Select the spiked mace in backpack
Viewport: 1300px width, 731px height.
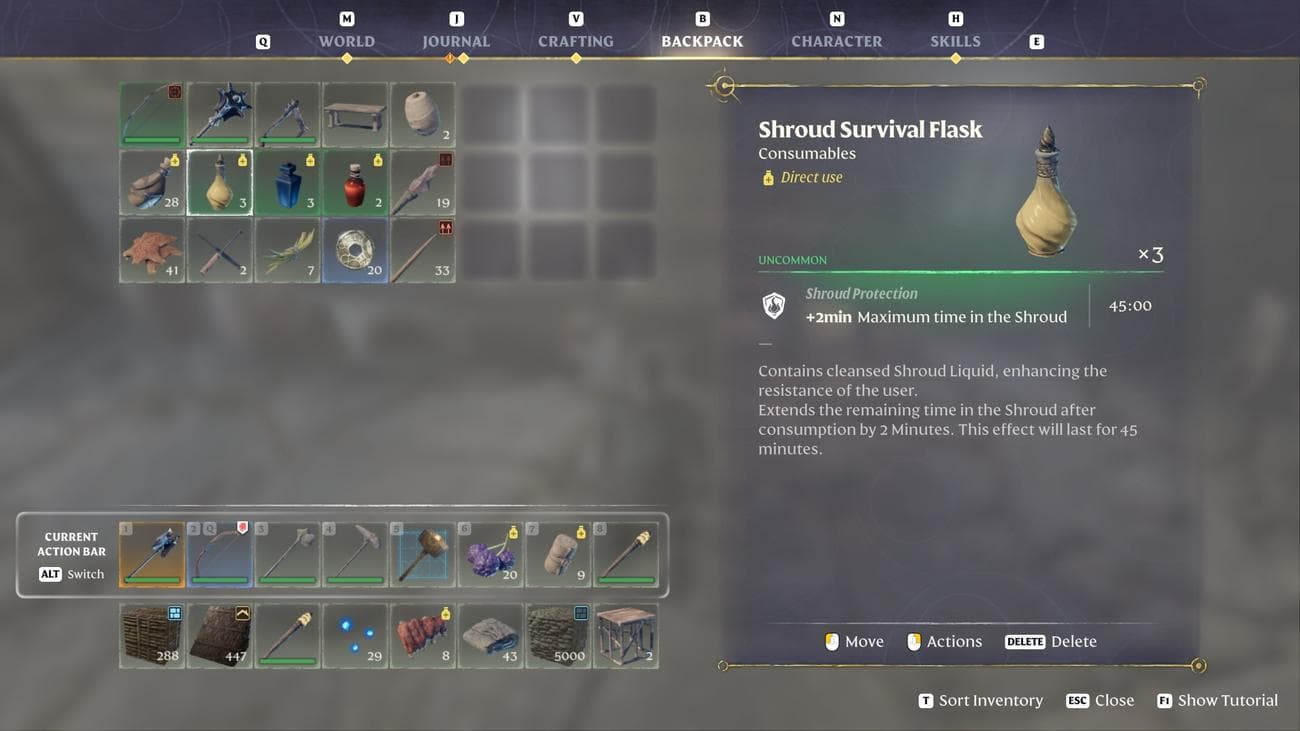220,115
